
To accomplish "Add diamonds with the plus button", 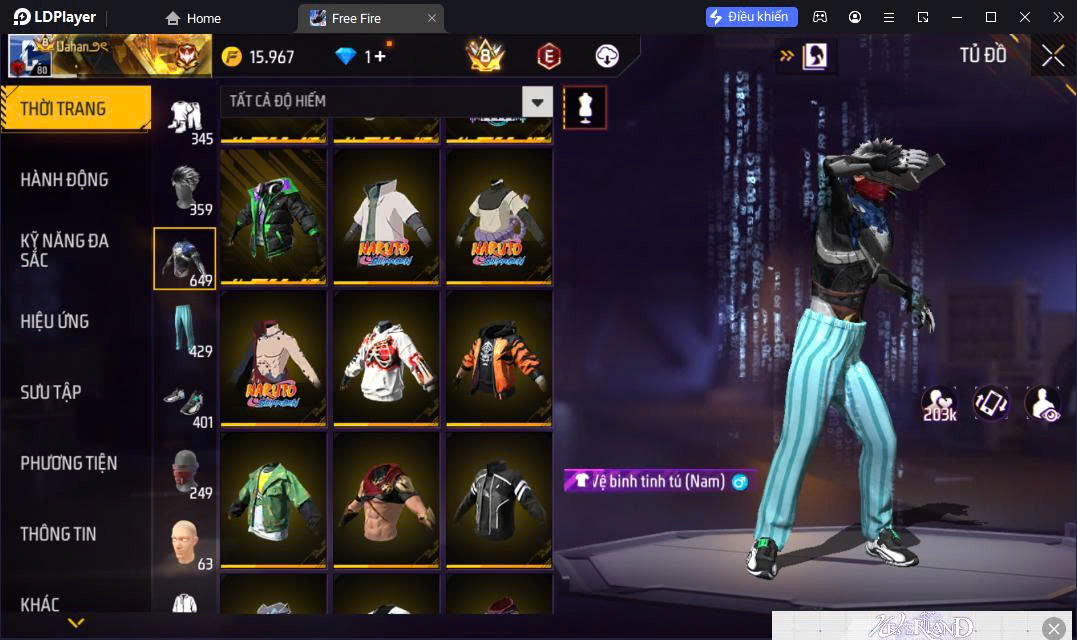I will (x=381, y=57).
